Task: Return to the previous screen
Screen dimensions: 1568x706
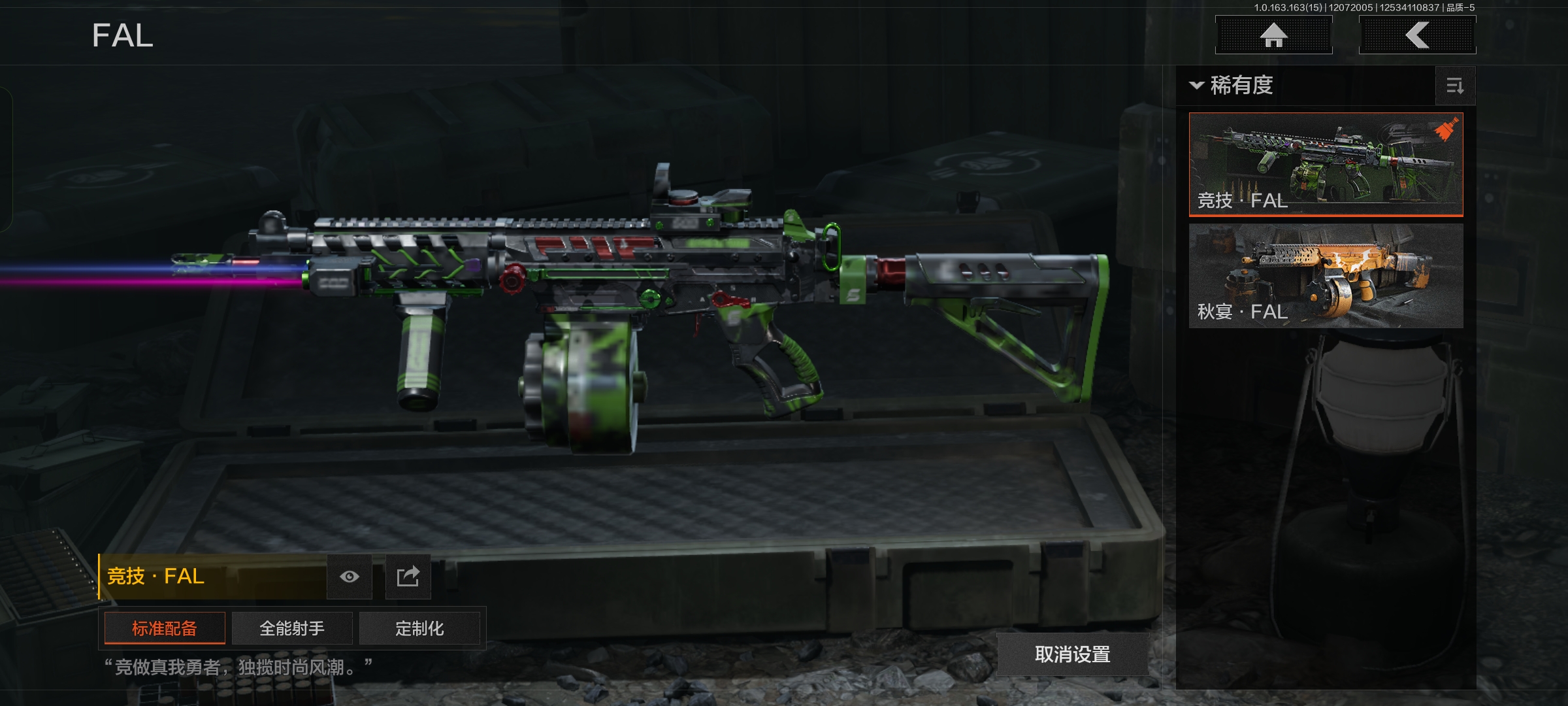Action: click(x=1417, y=35)
